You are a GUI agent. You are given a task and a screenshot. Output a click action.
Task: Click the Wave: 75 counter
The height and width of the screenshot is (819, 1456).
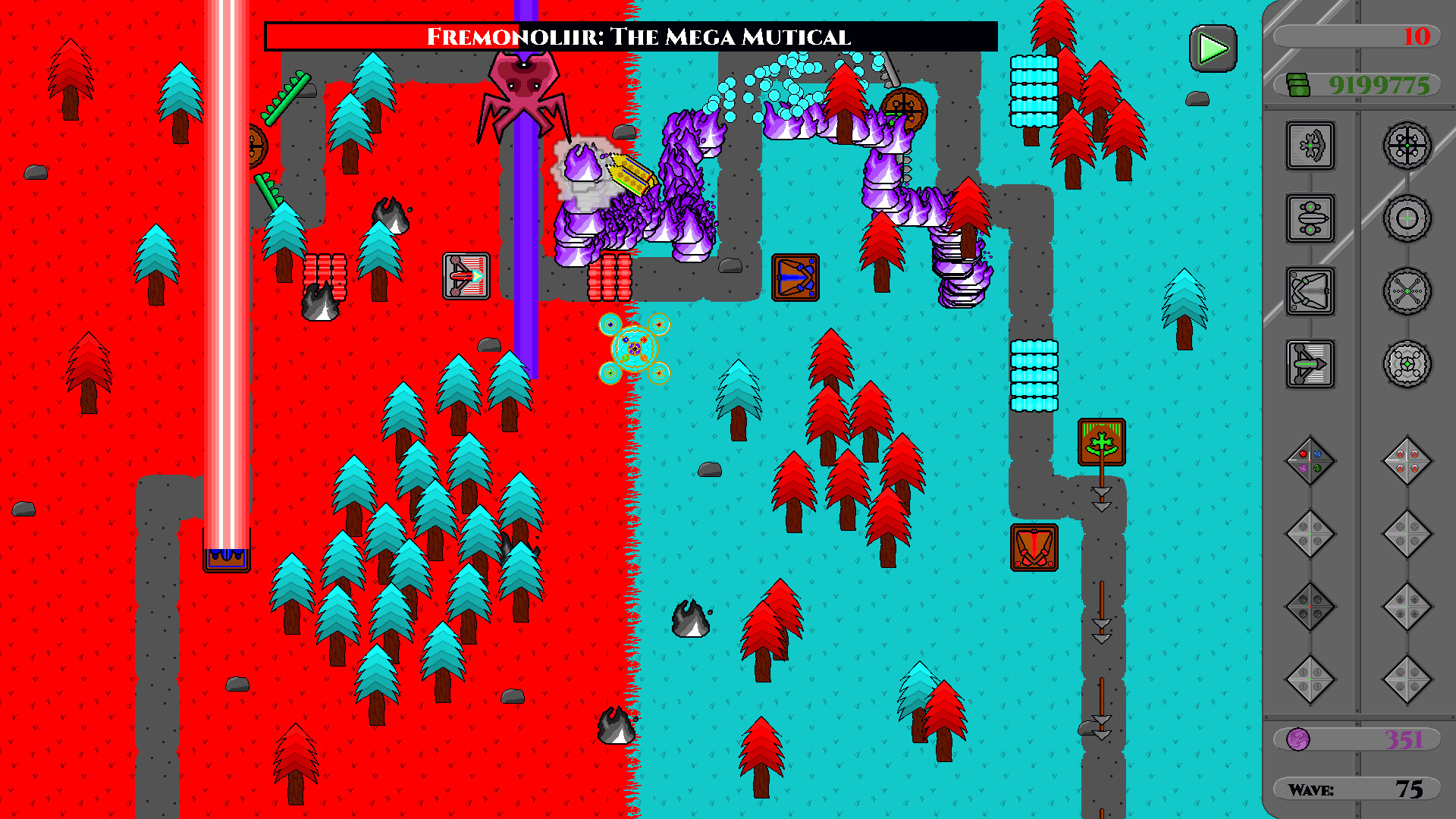coord(1357,789)
